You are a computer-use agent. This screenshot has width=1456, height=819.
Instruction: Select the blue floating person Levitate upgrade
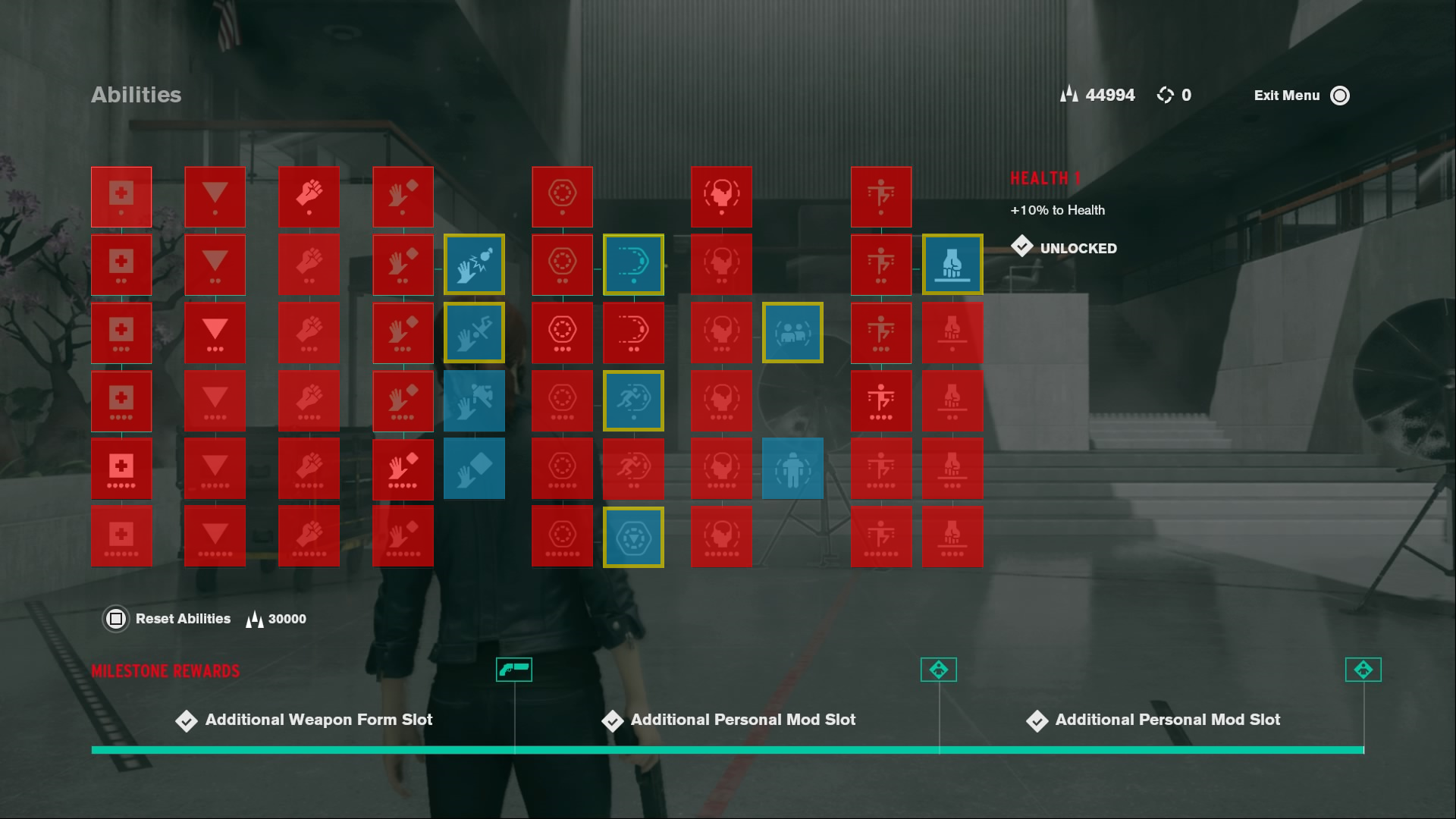click(792, 469)
